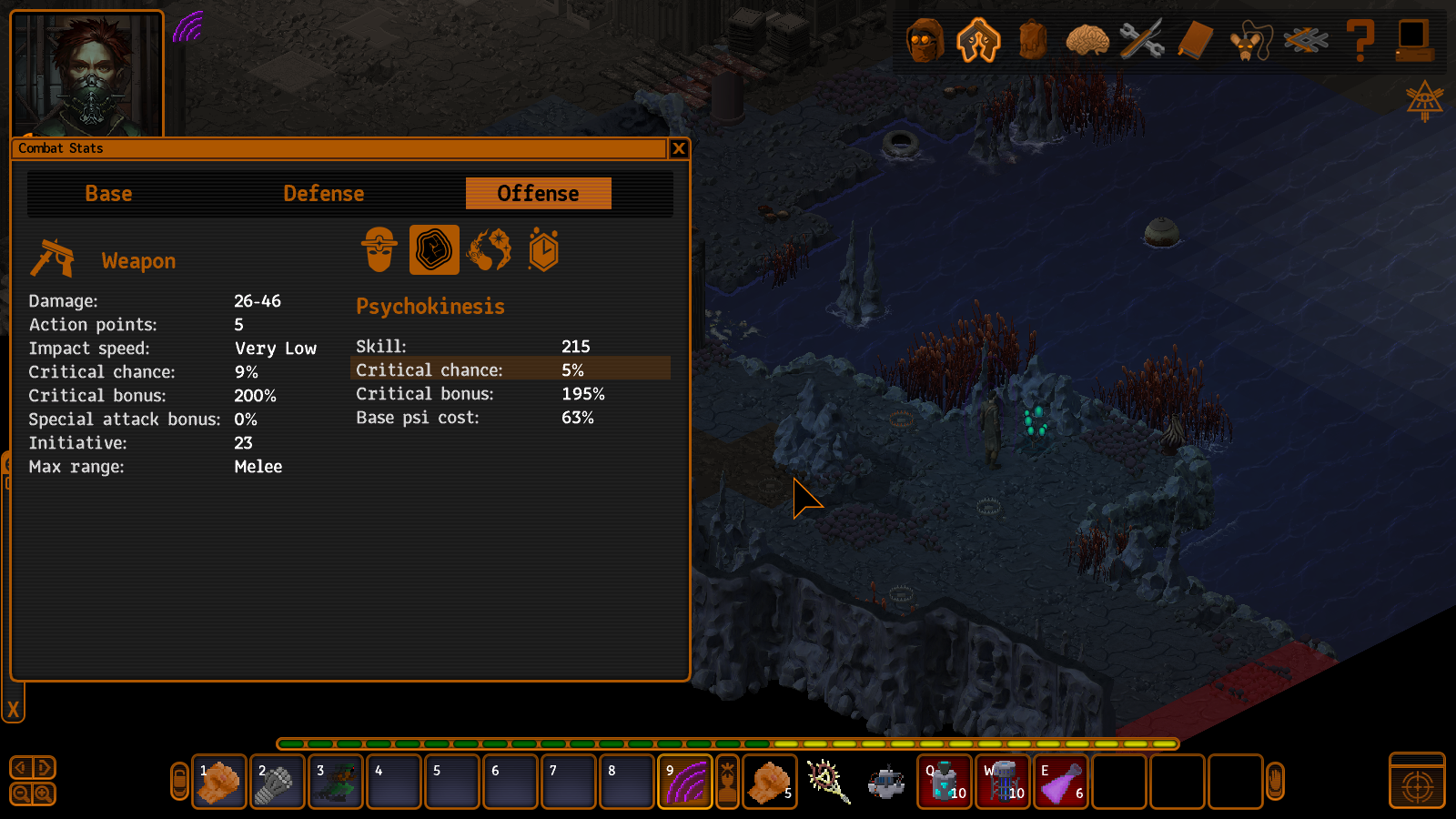The width and height of the screenshot is (1456, 819).
Task: Open the brain psi abilities menu
Action: tap(1087, 41)
